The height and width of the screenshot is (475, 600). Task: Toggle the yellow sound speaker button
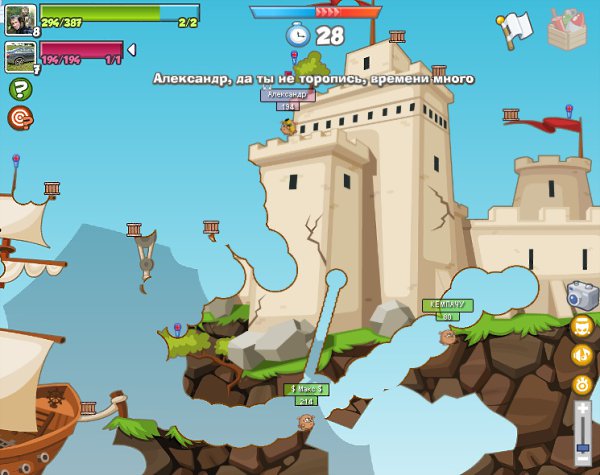(x=582, y=355)
